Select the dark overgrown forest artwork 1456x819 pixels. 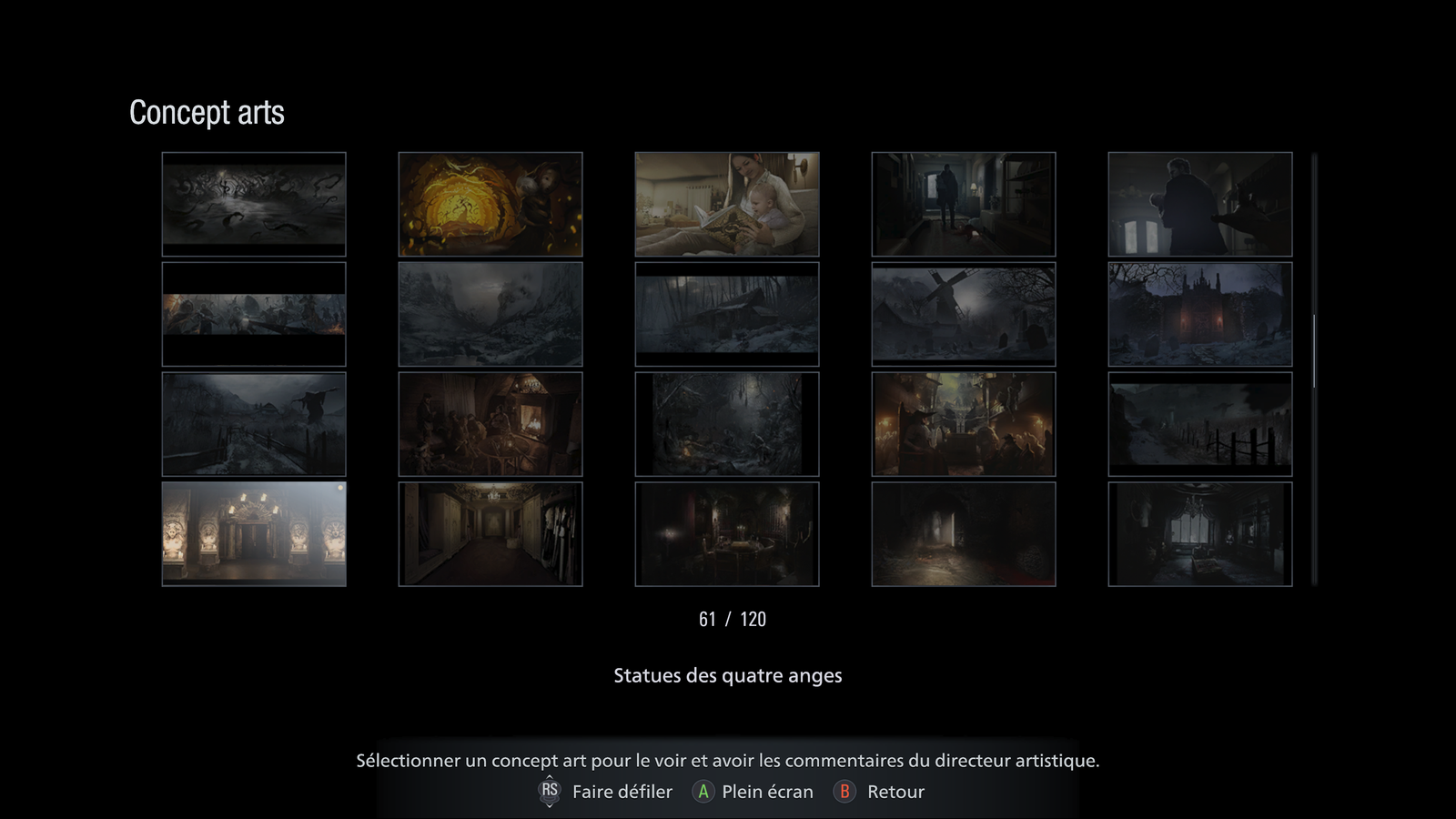727,424
